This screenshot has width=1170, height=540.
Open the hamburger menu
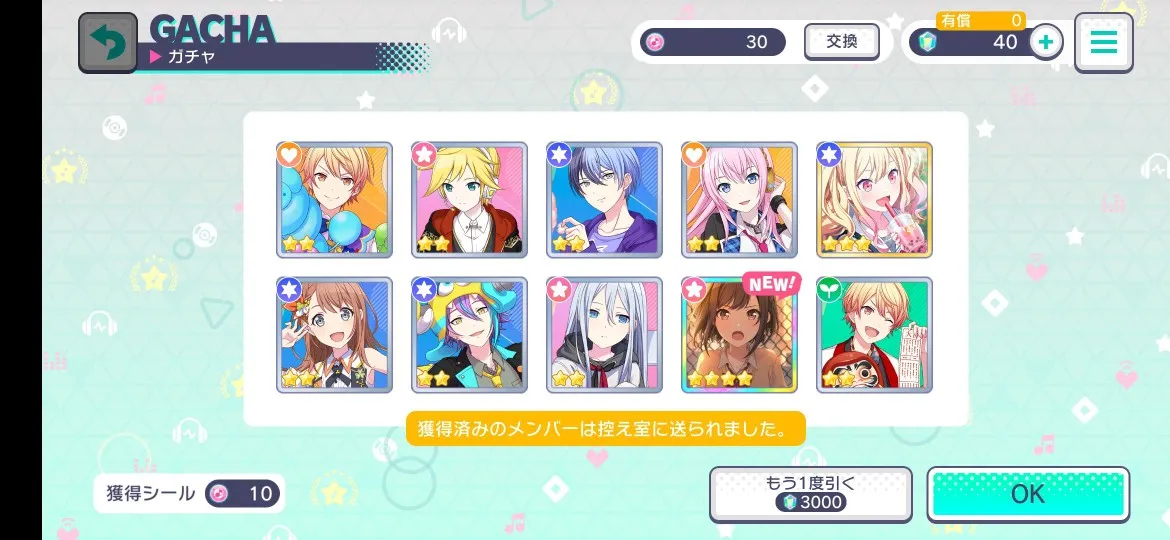coord(1103,42)
